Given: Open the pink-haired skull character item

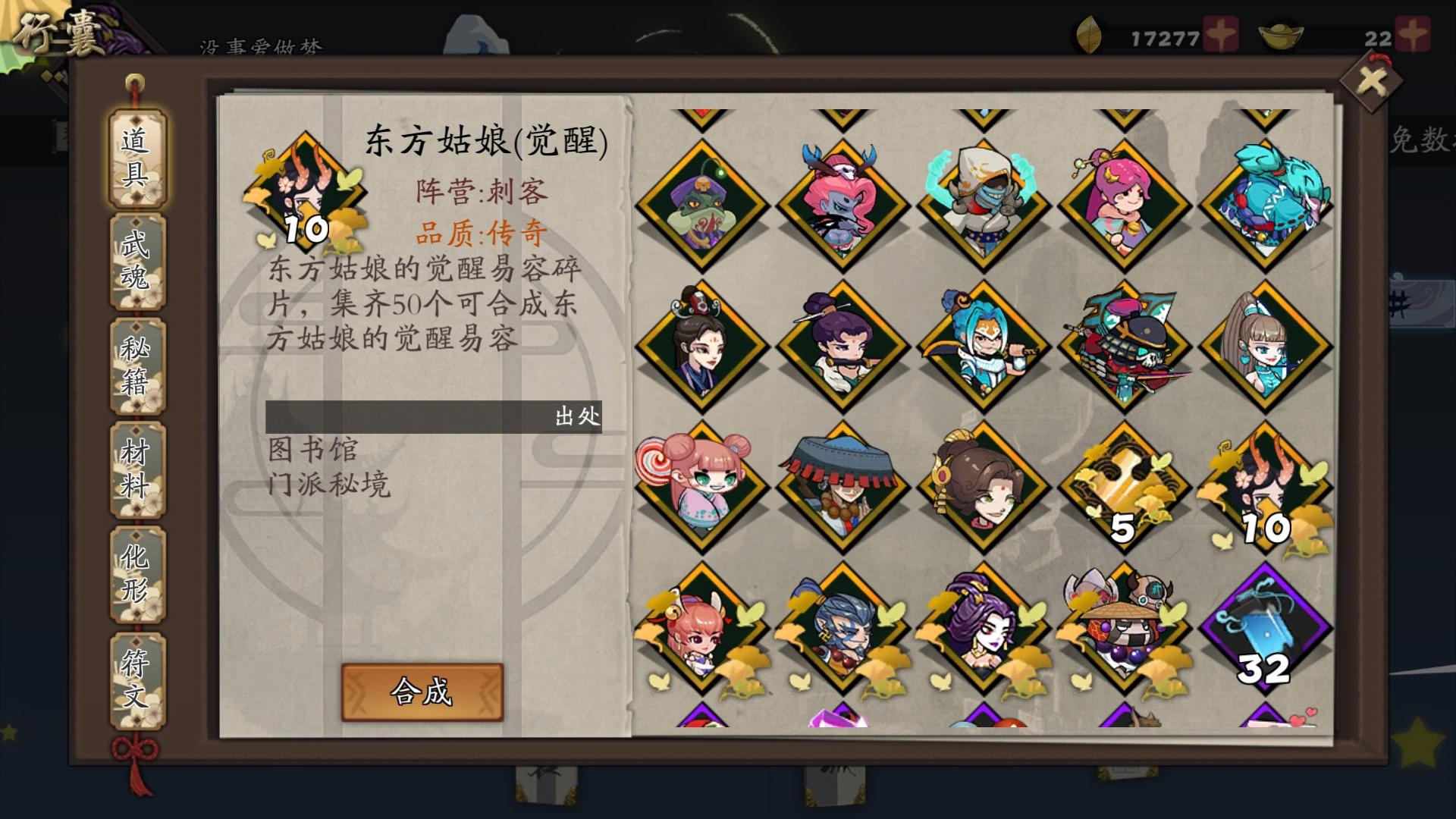Looking at the screenshot, I should pyautogui.click(x=844, y=202).
